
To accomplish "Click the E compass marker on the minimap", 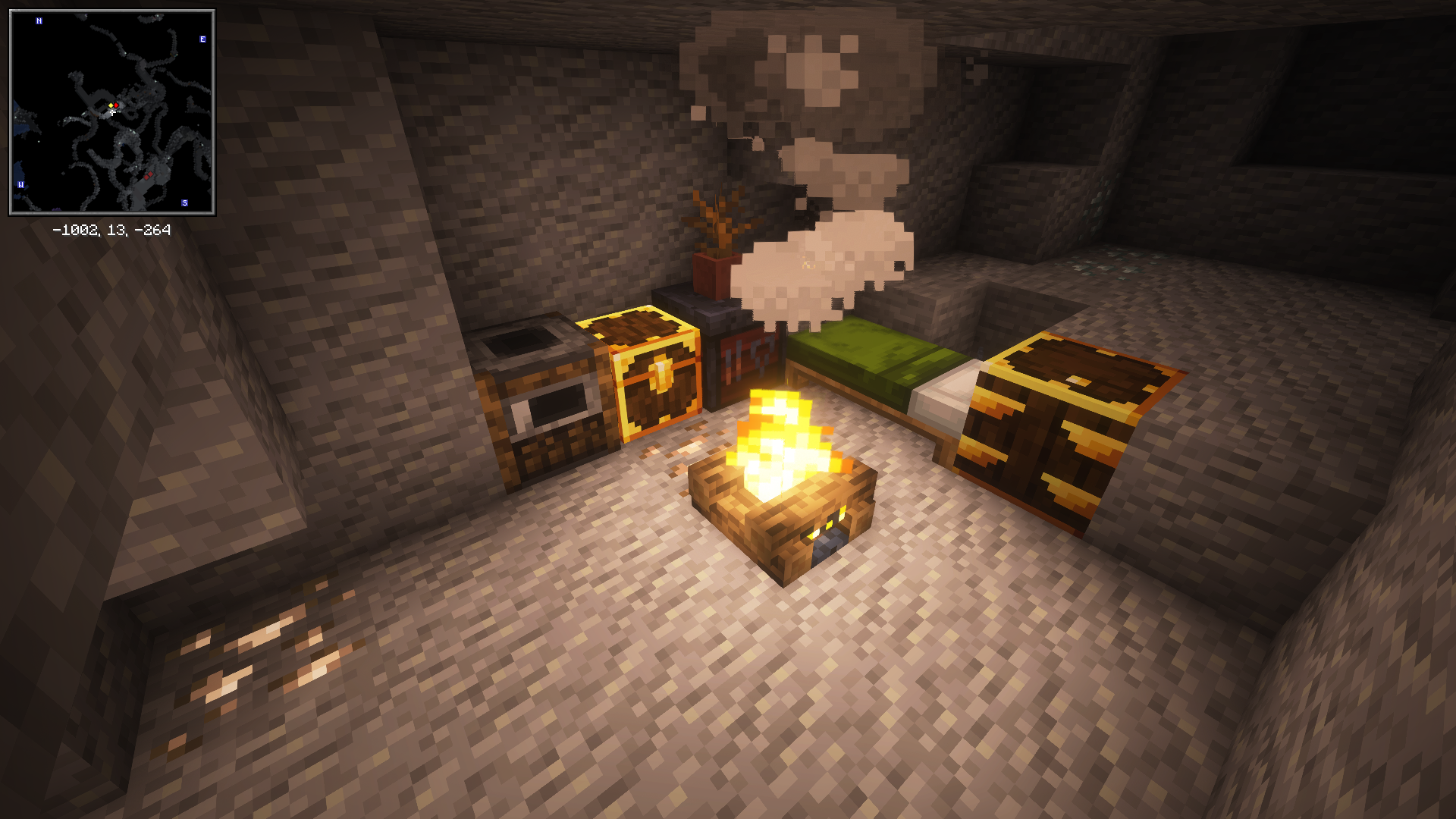I will click(x=202, y=37).
